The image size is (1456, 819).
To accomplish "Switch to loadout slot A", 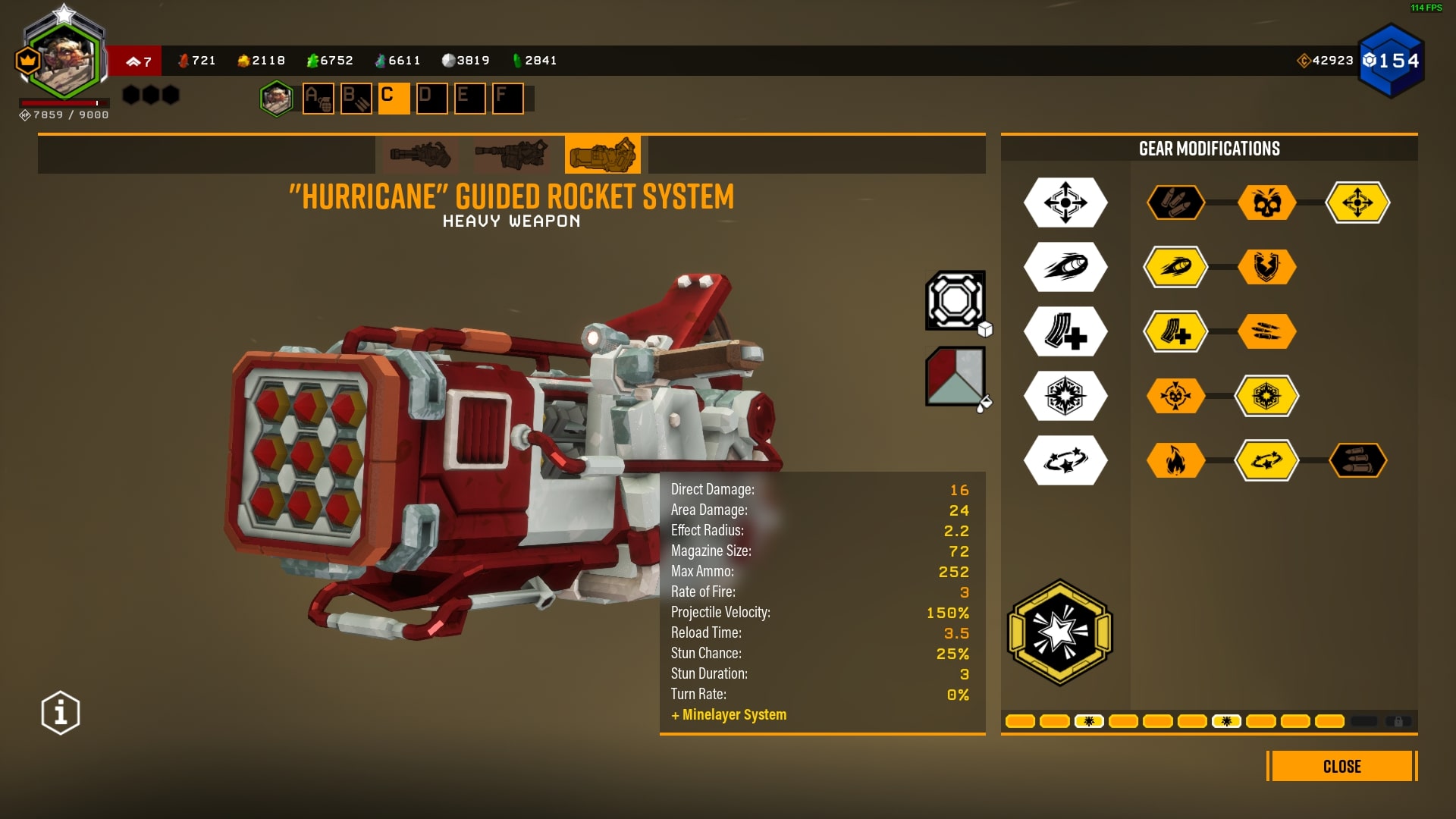I will click(318, 99).
